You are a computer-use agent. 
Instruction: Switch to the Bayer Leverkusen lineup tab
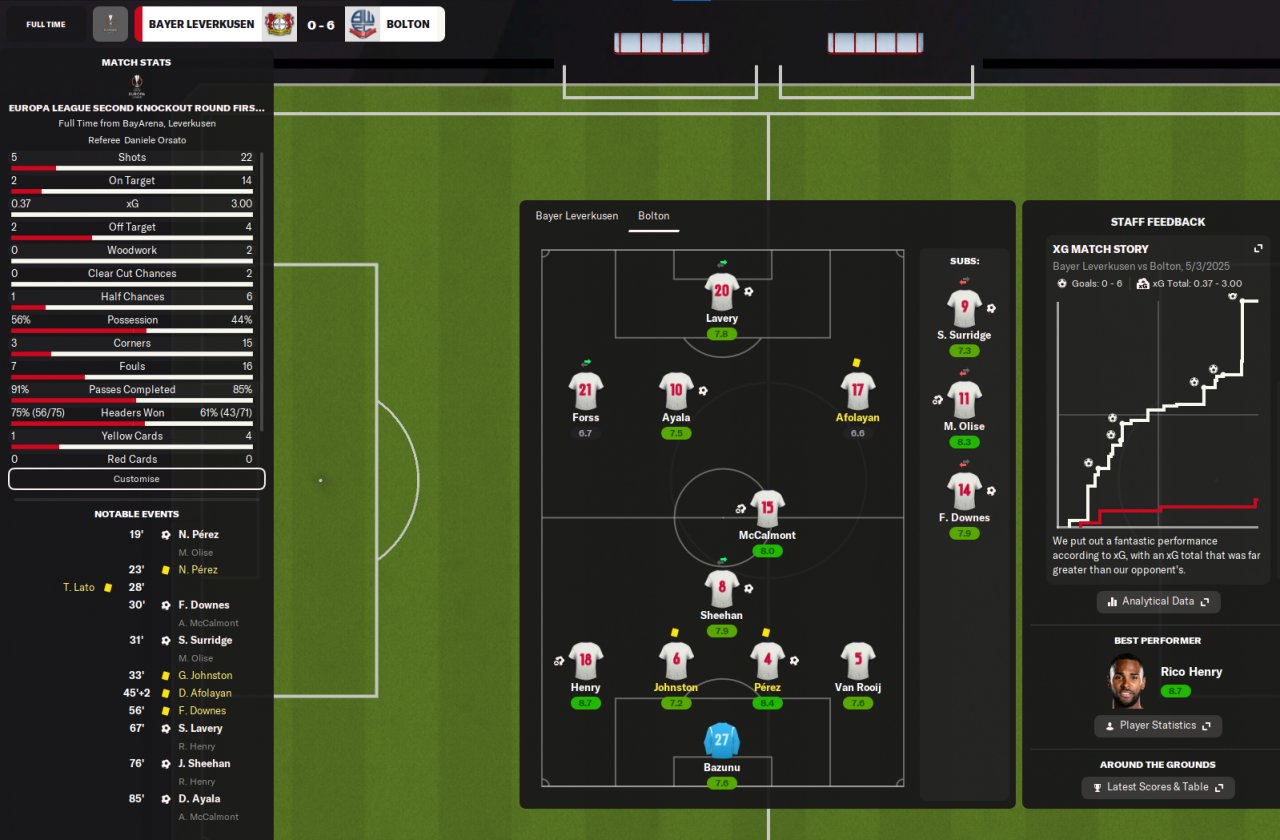click(576, 216)
